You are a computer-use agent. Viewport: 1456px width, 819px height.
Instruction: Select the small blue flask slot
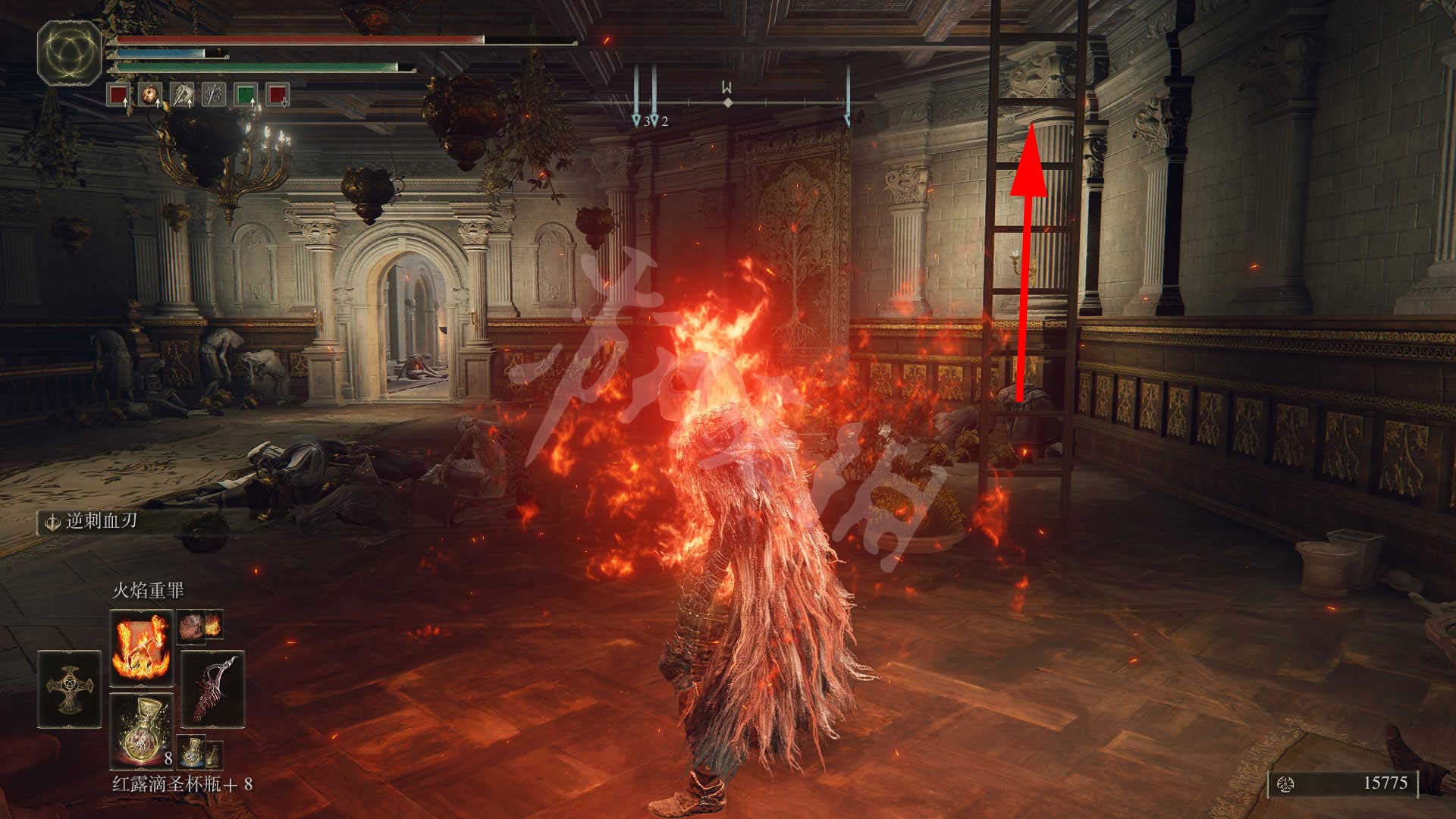click(193, 752)
